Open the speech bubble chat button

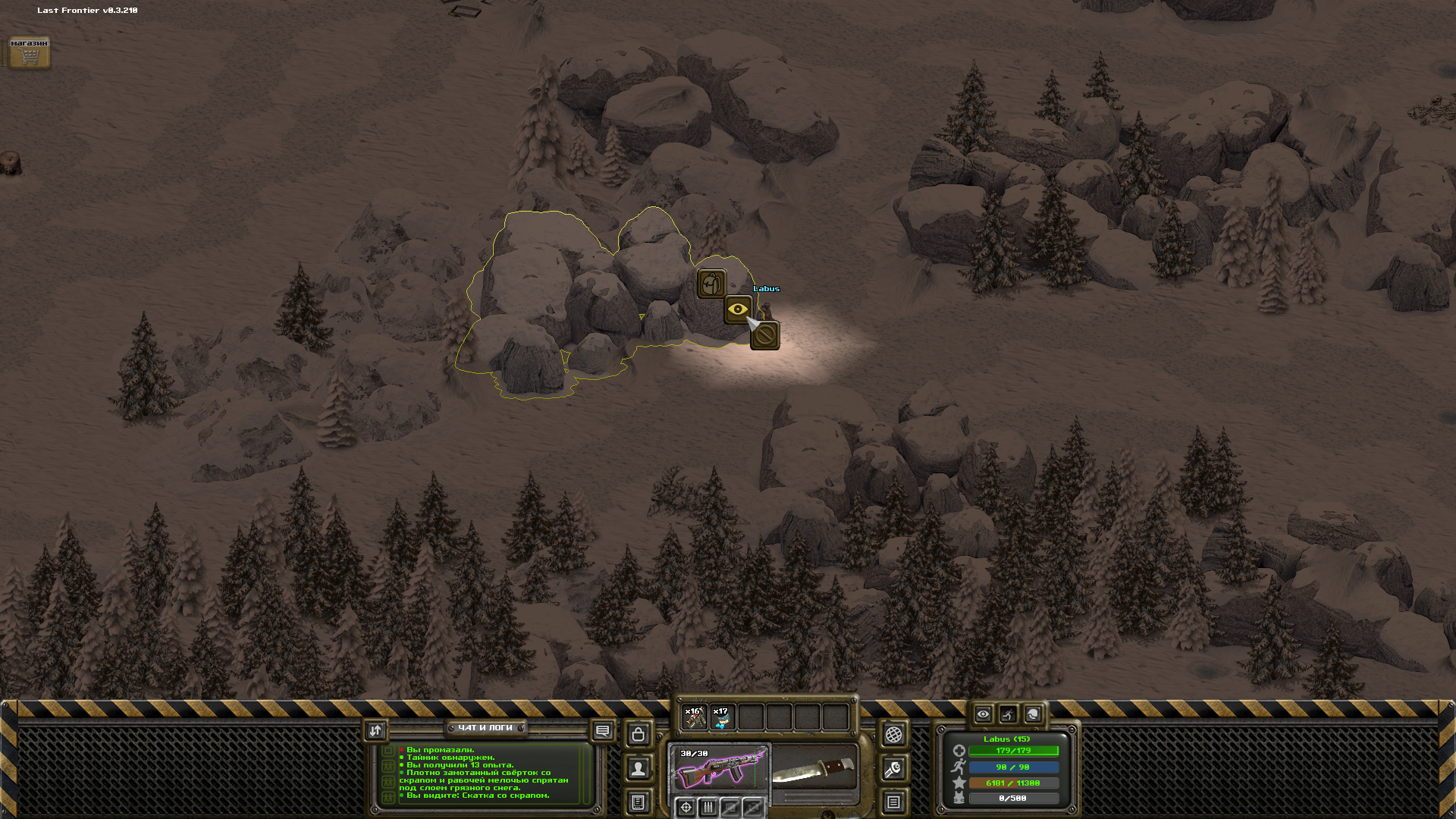click(x=603, y=731)
